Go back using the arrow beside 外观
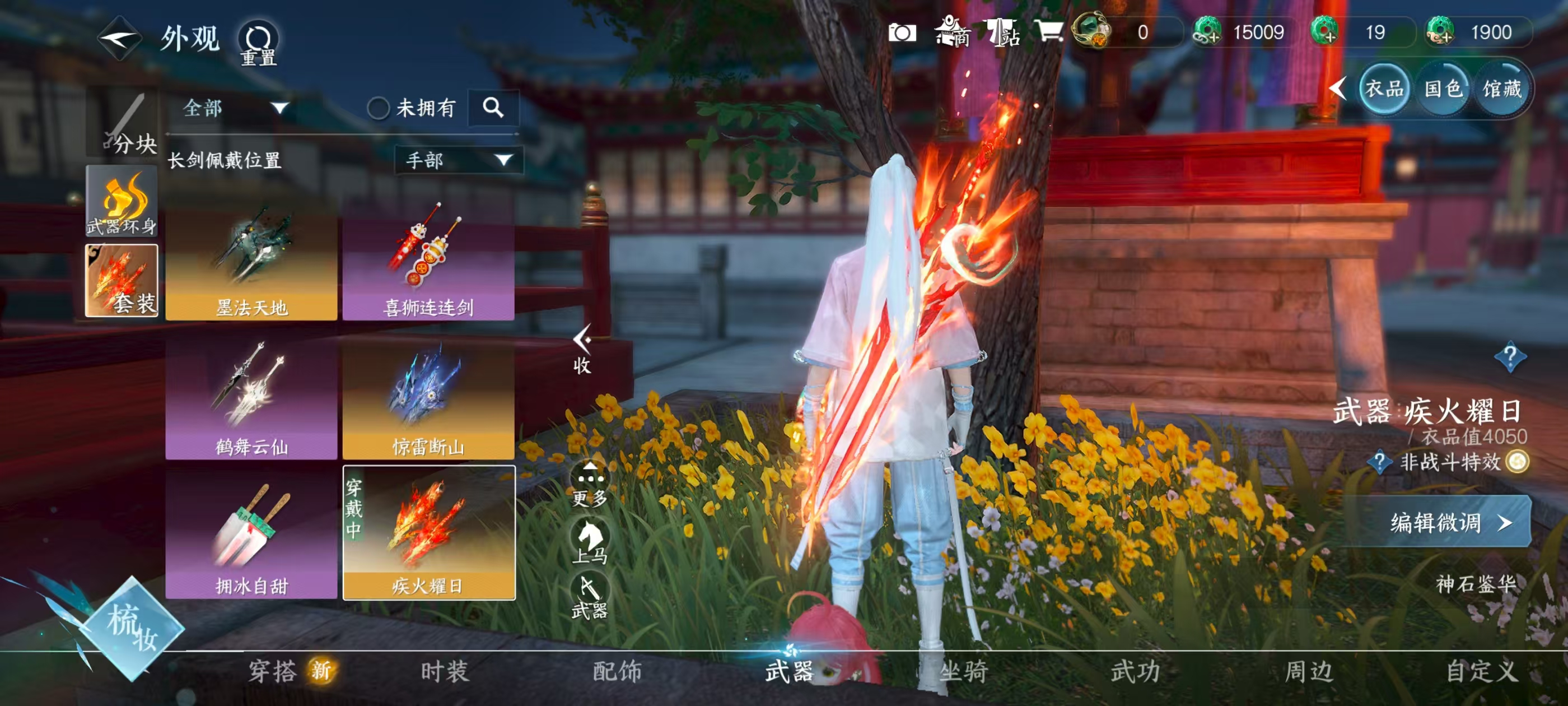The width and height of the screenshot is (1568, 706). click(x=120, y=38)
